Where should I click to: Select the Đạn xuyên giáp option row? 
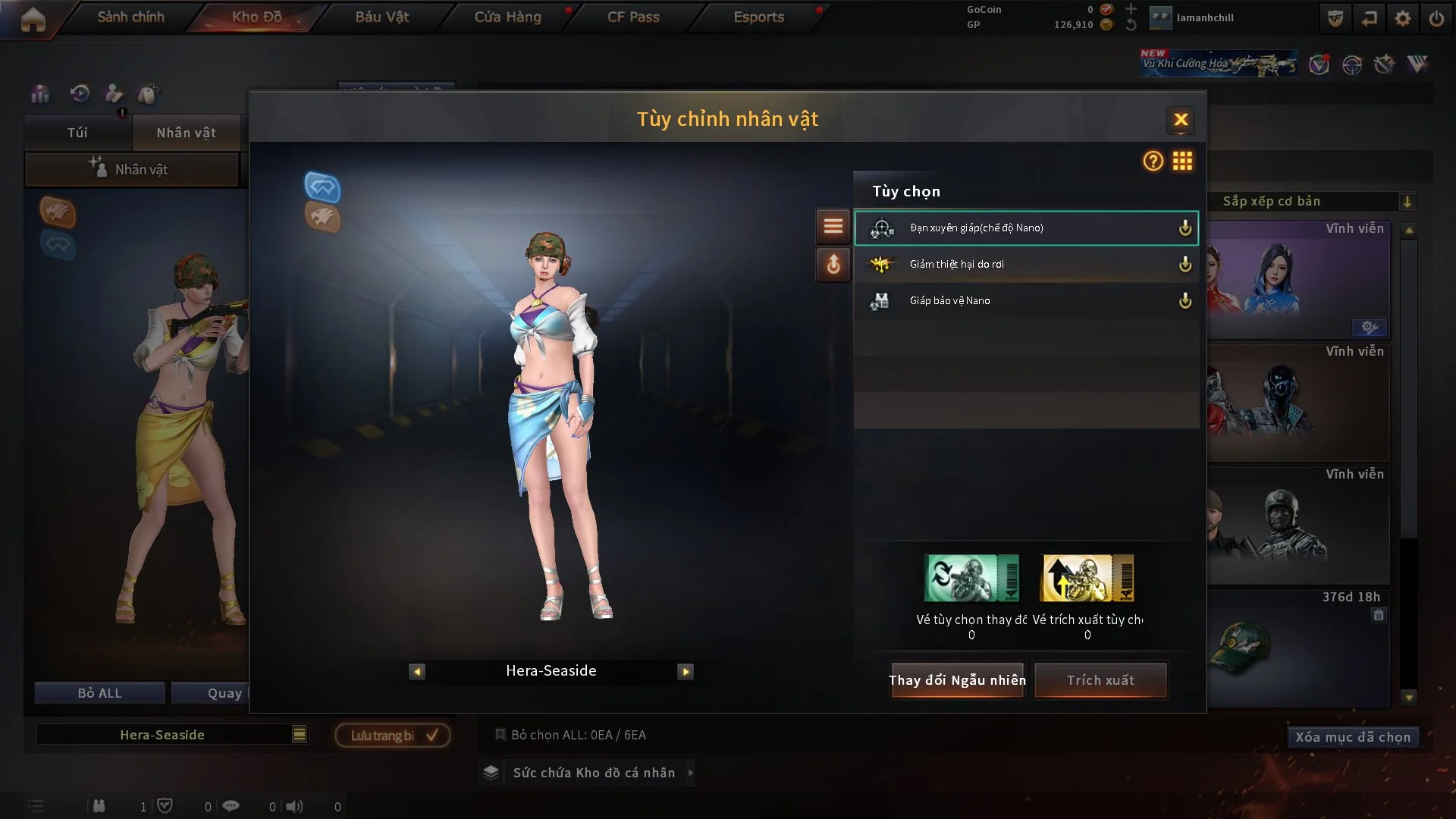pos(1025,227)
